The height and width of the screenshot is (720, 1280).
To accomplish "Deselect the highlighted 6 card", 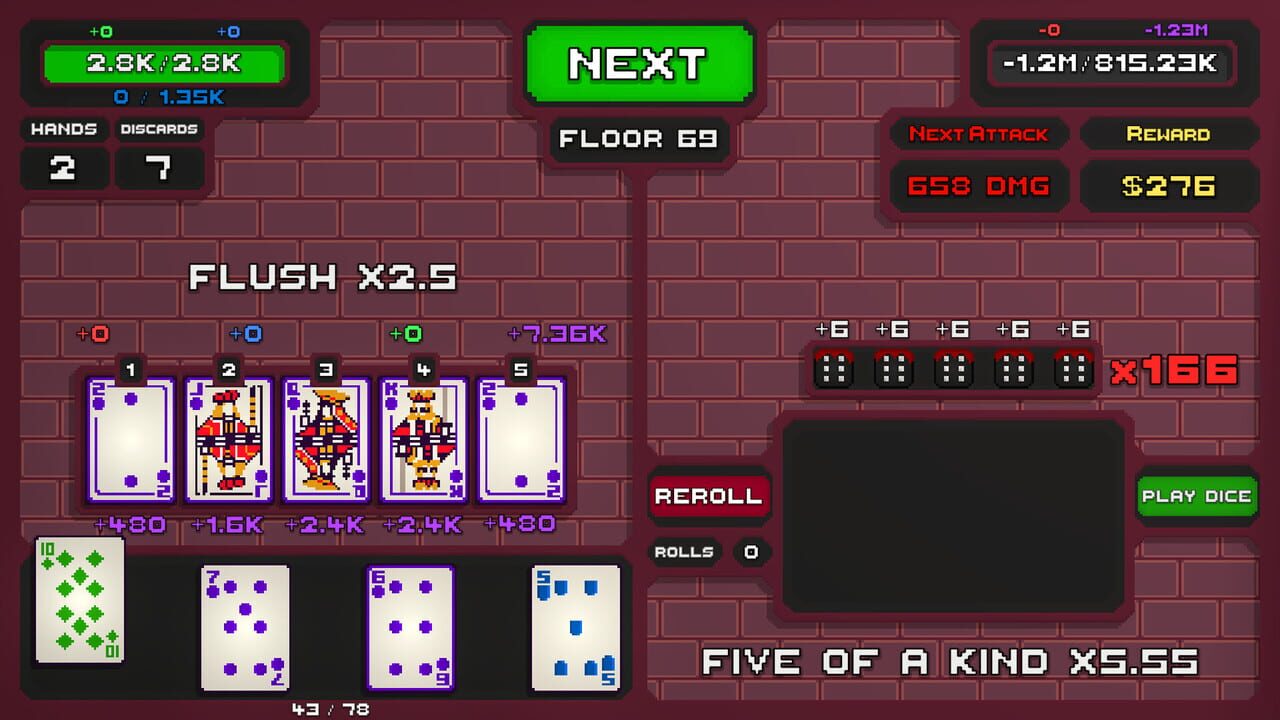I will coord(411,628).
